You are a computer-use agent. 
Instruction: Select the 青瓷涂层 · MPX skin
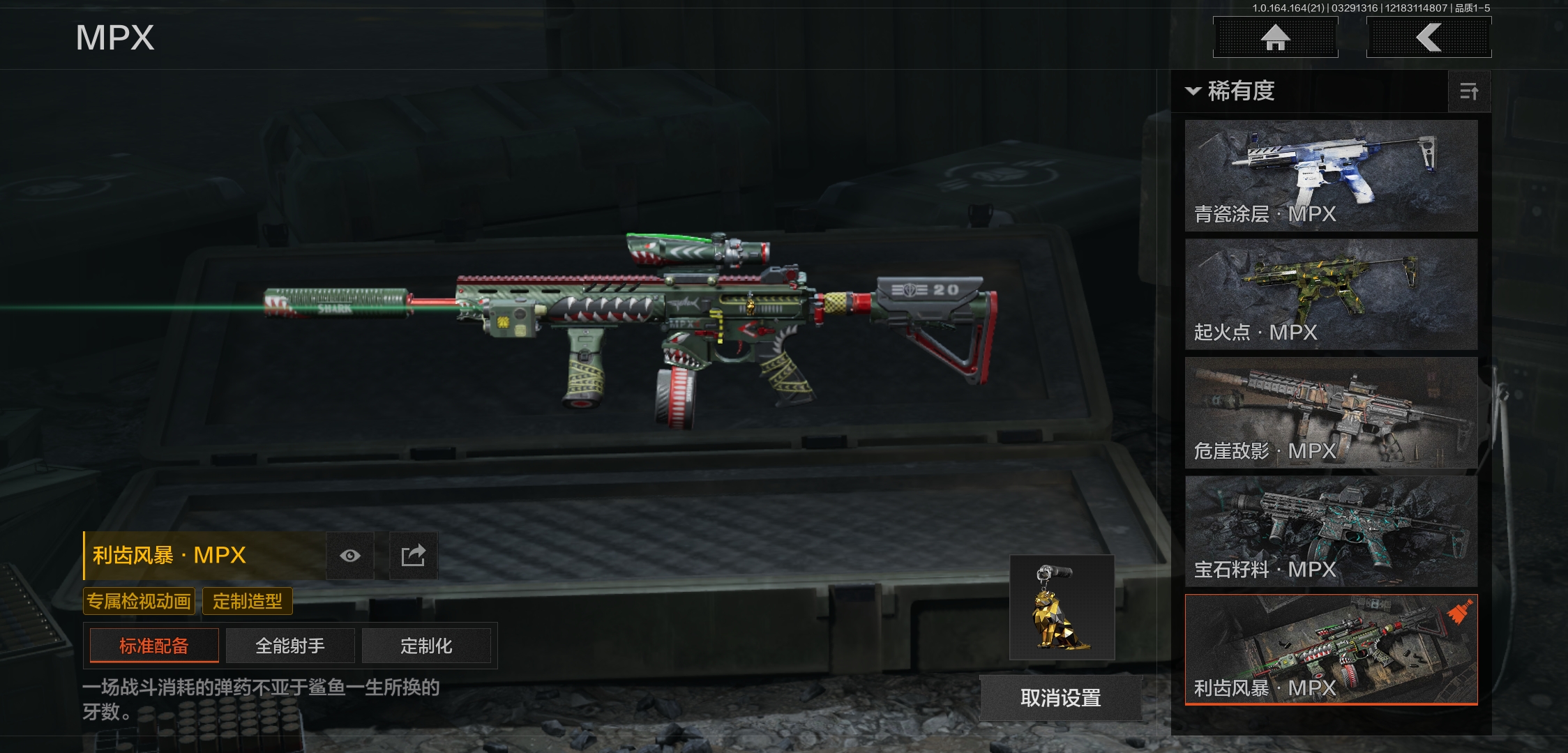pos(1331,176)
